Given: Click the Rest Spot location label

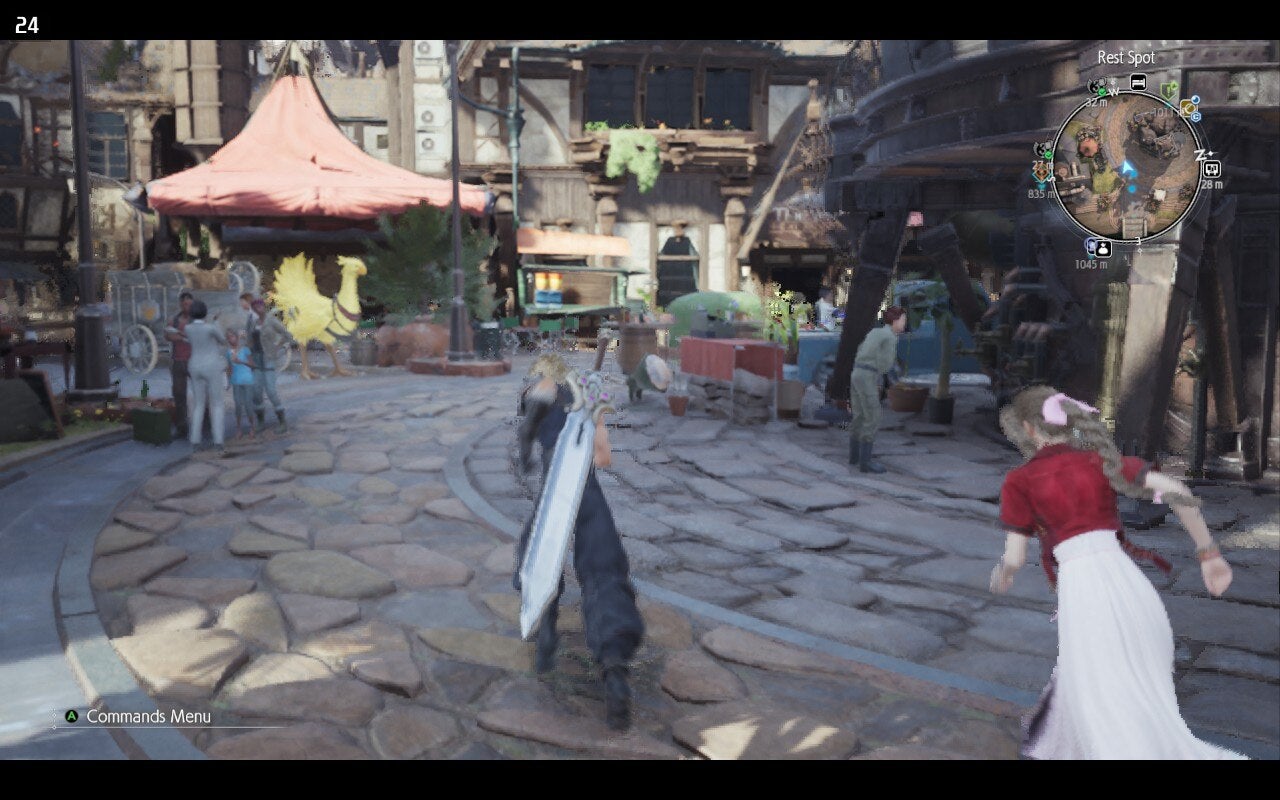Looking at the screenshot, I should [1126, 58].
